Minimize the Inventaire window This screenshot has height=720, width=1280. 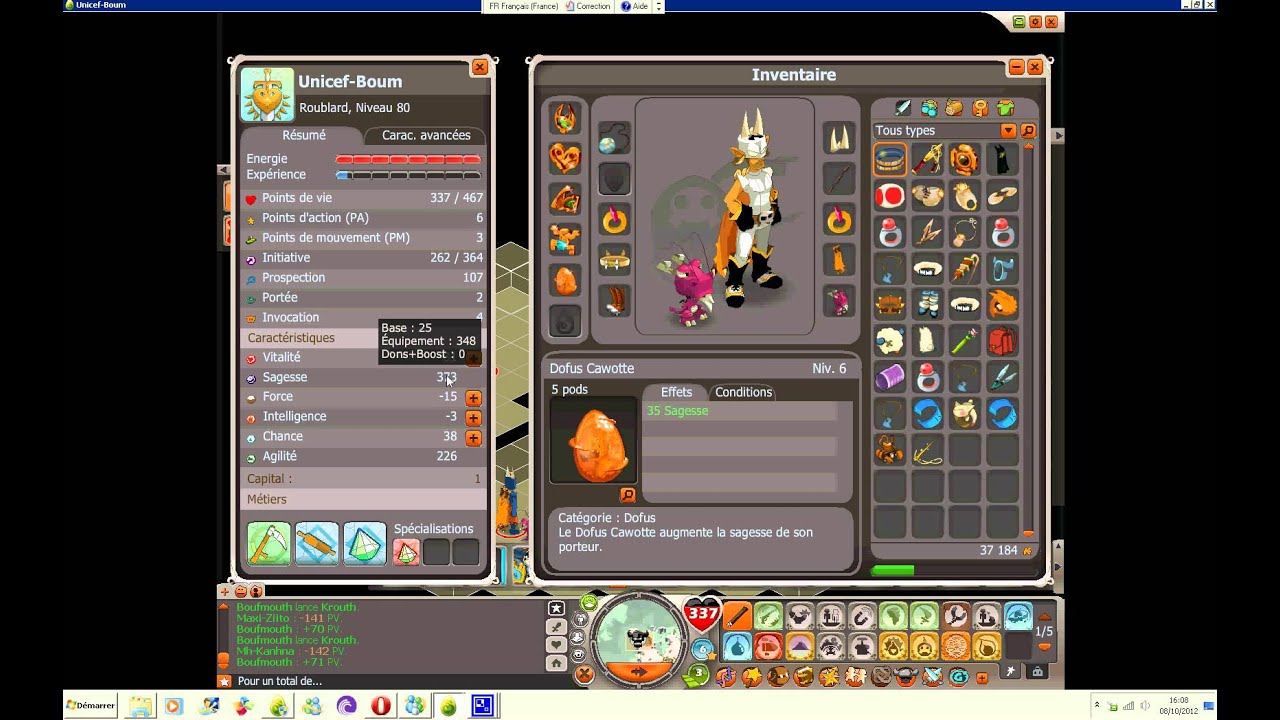pyautogui.click(x=1016, y=67)
